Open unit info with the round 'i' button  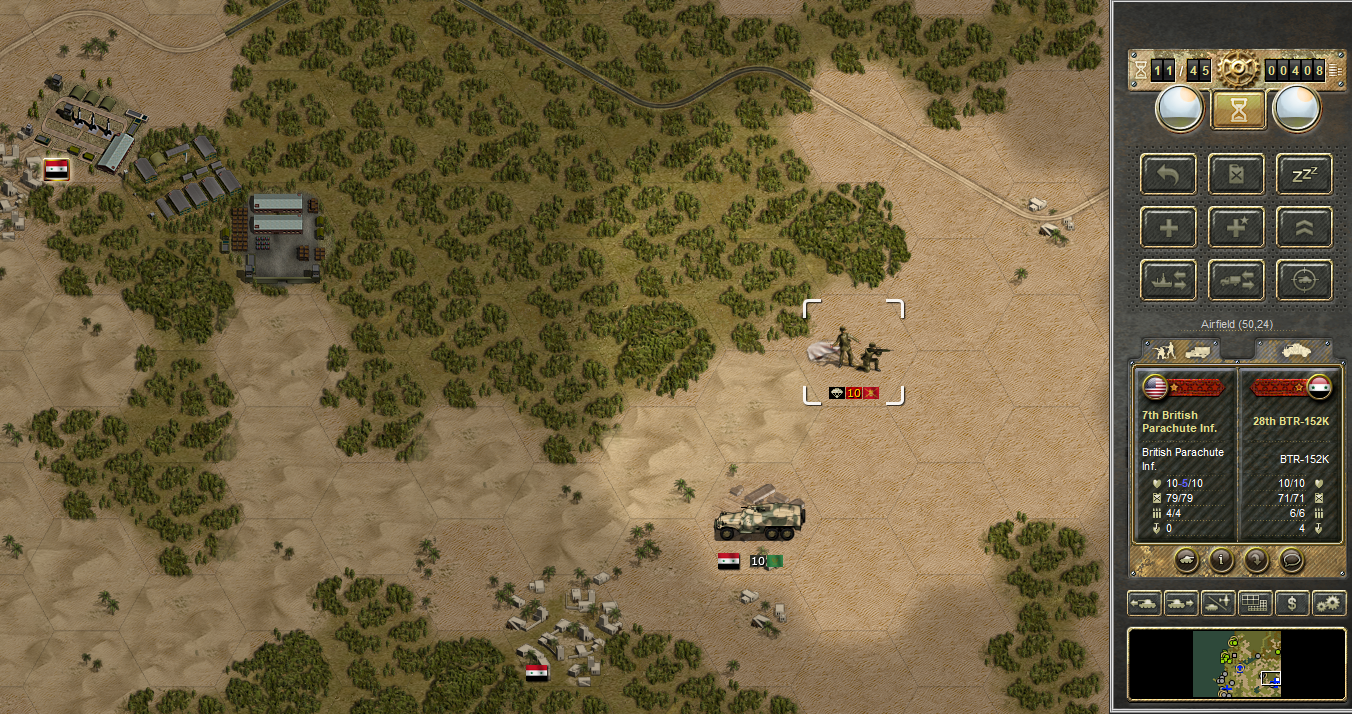[1220, 560]
